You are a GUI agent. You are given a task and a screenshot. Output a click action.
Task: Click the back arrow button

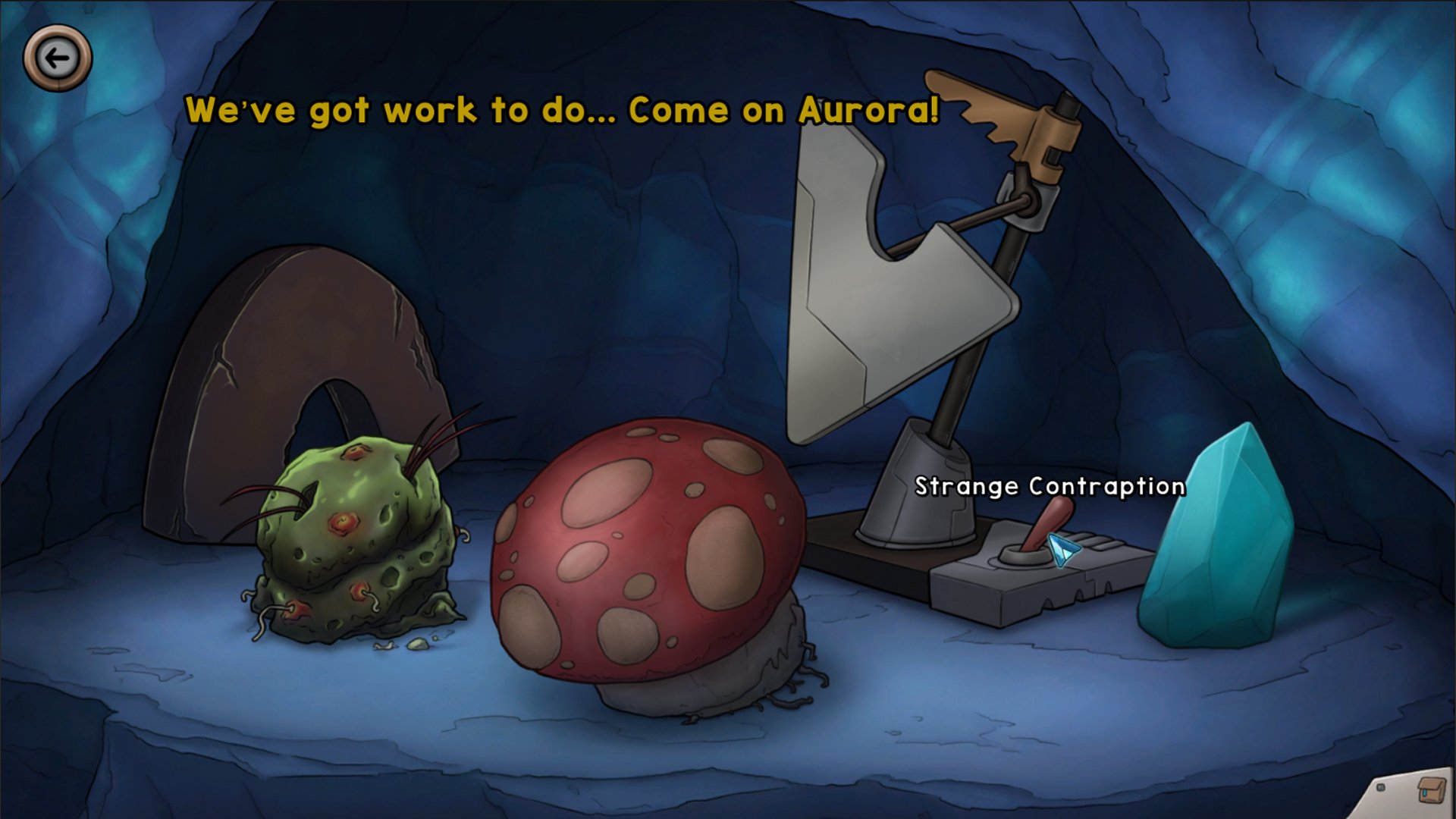click(x=56, y=56)
